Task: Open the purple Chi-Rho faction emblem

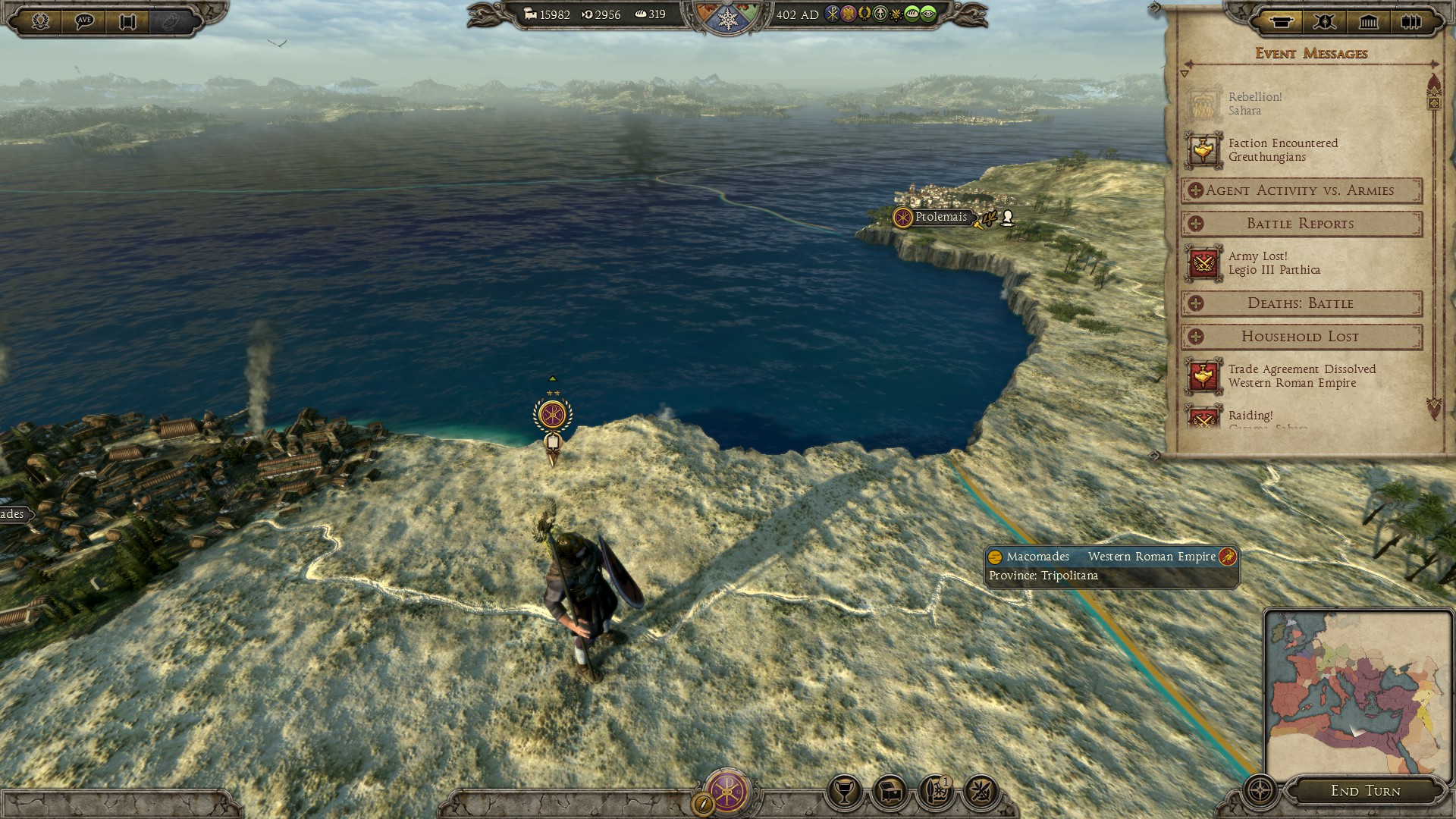Action: click(726, 791)
